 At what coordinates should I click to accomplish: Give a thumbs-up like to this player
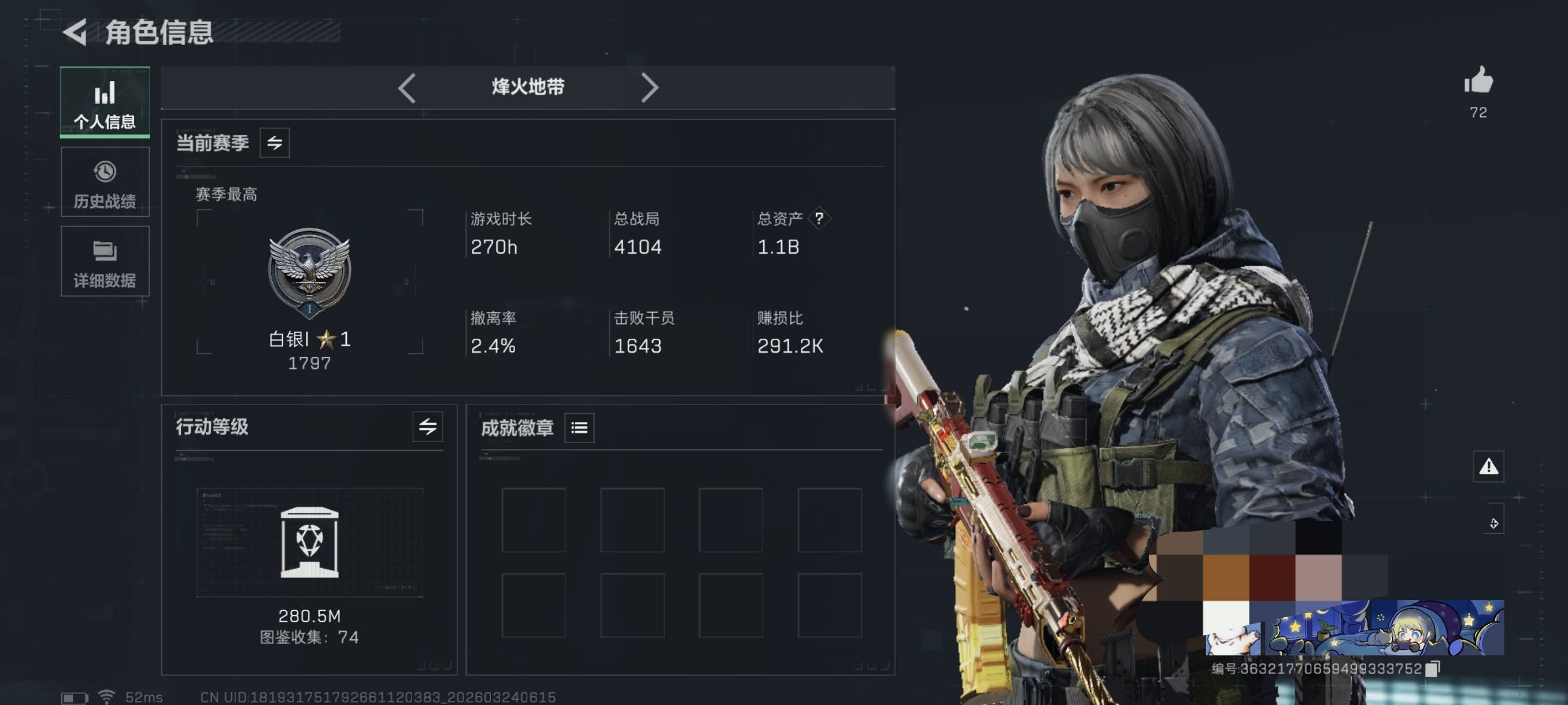(x=1478, y=81)
